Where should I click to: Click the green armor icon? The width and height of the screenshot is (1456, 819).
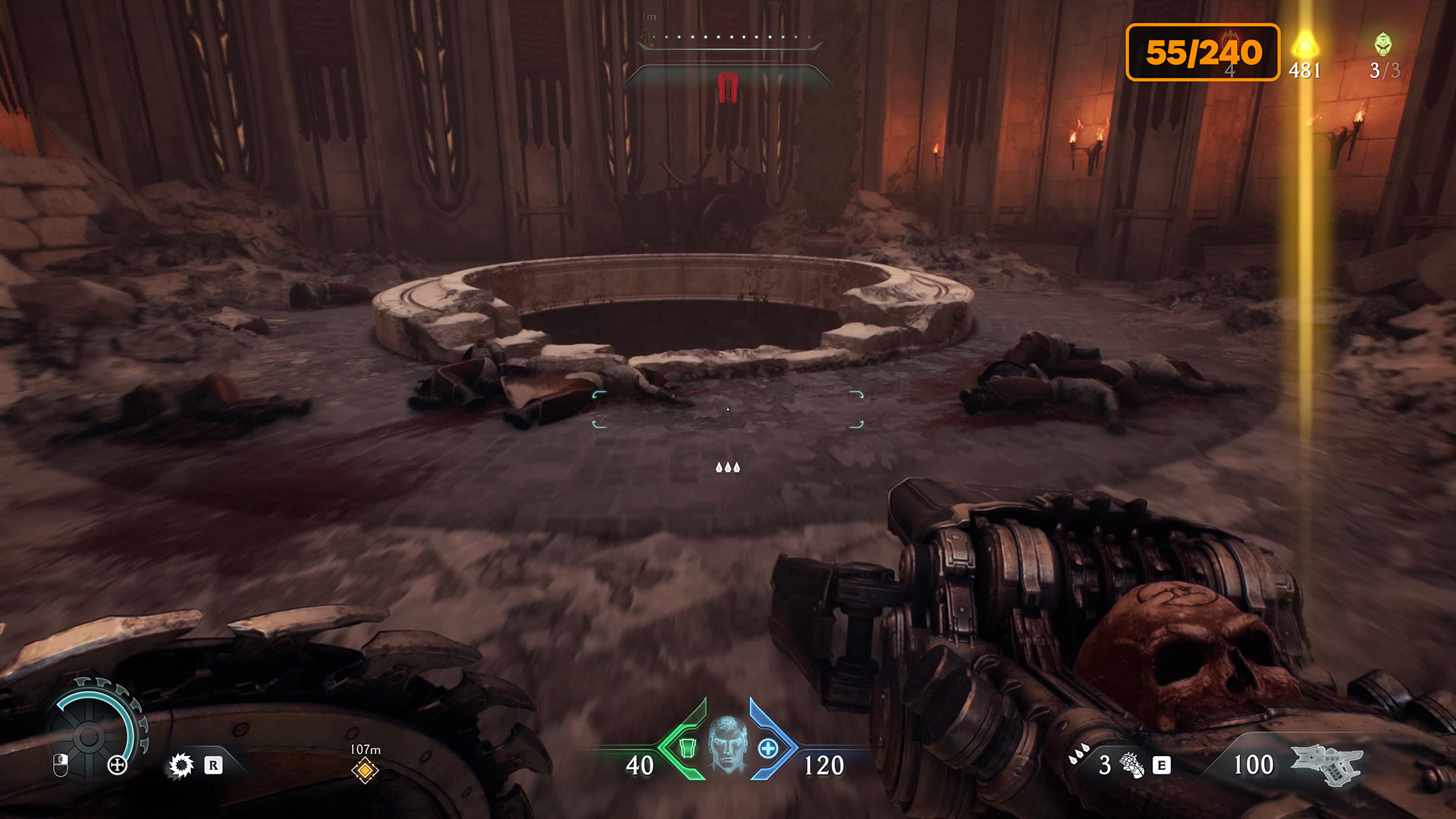(687, 748)
